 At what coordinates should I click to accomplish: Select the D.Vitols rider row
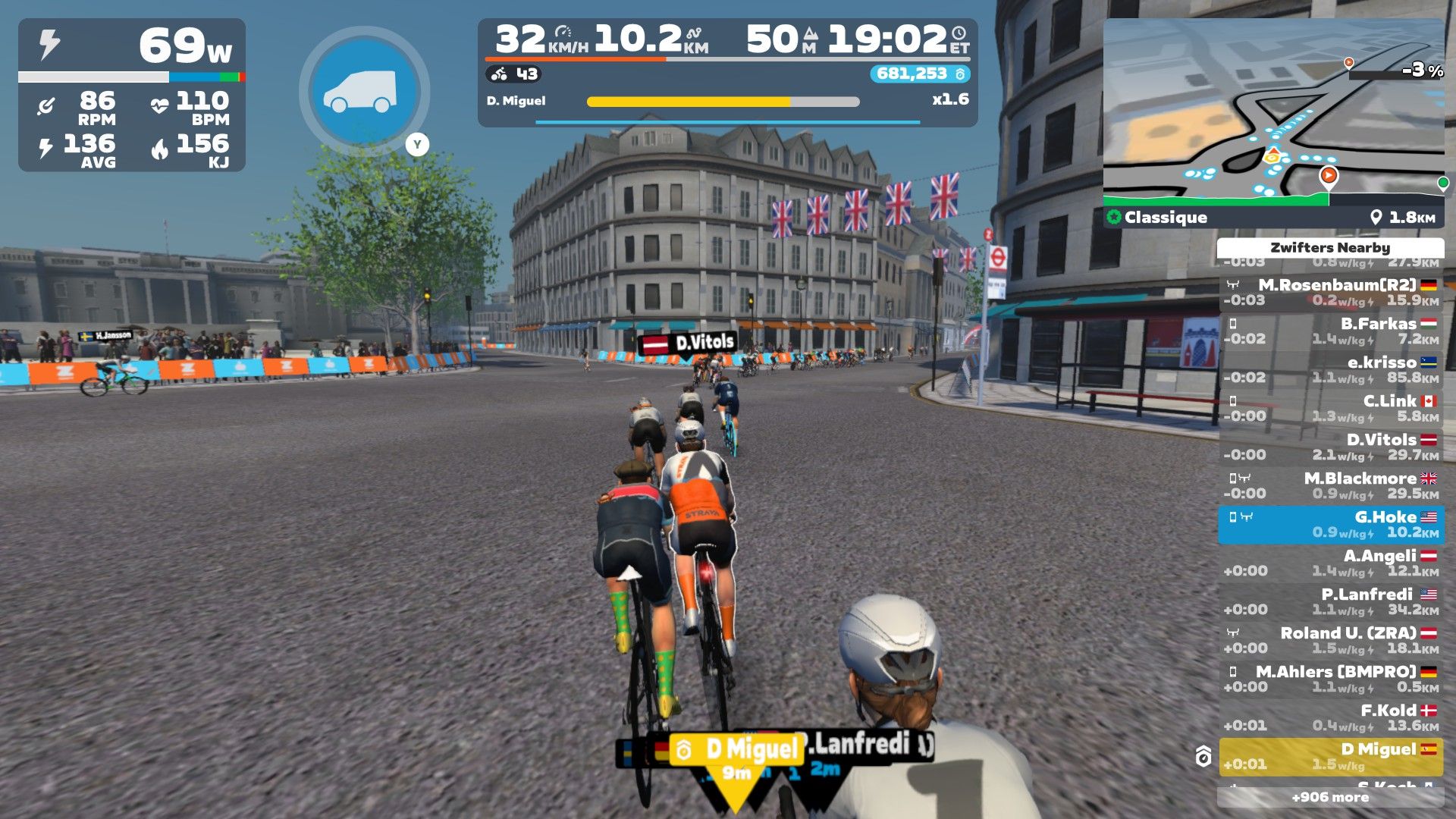tap(1331, 447)
